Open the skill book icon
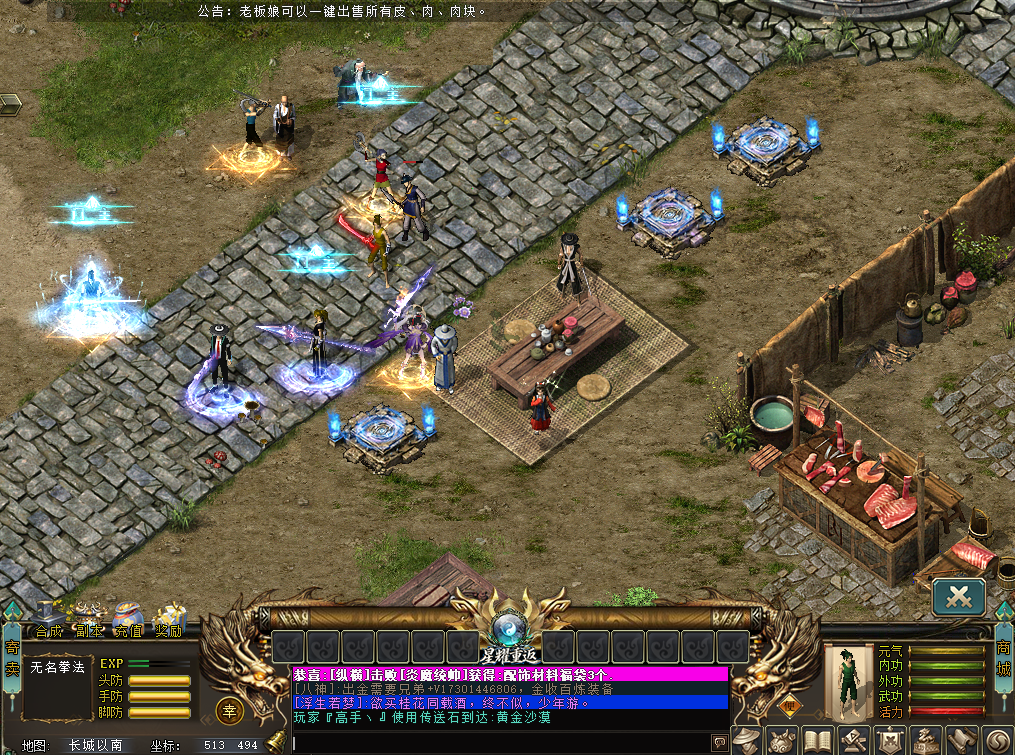 (818, 741)
